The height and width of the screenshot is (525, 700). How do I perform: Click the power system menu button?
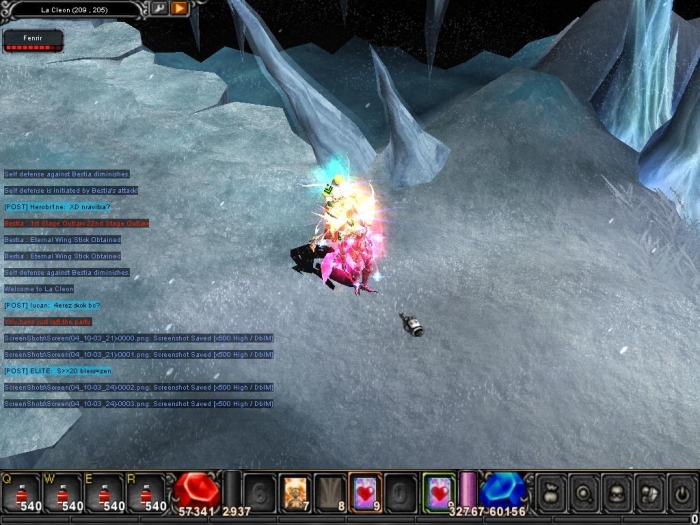[x=681, y=492]
